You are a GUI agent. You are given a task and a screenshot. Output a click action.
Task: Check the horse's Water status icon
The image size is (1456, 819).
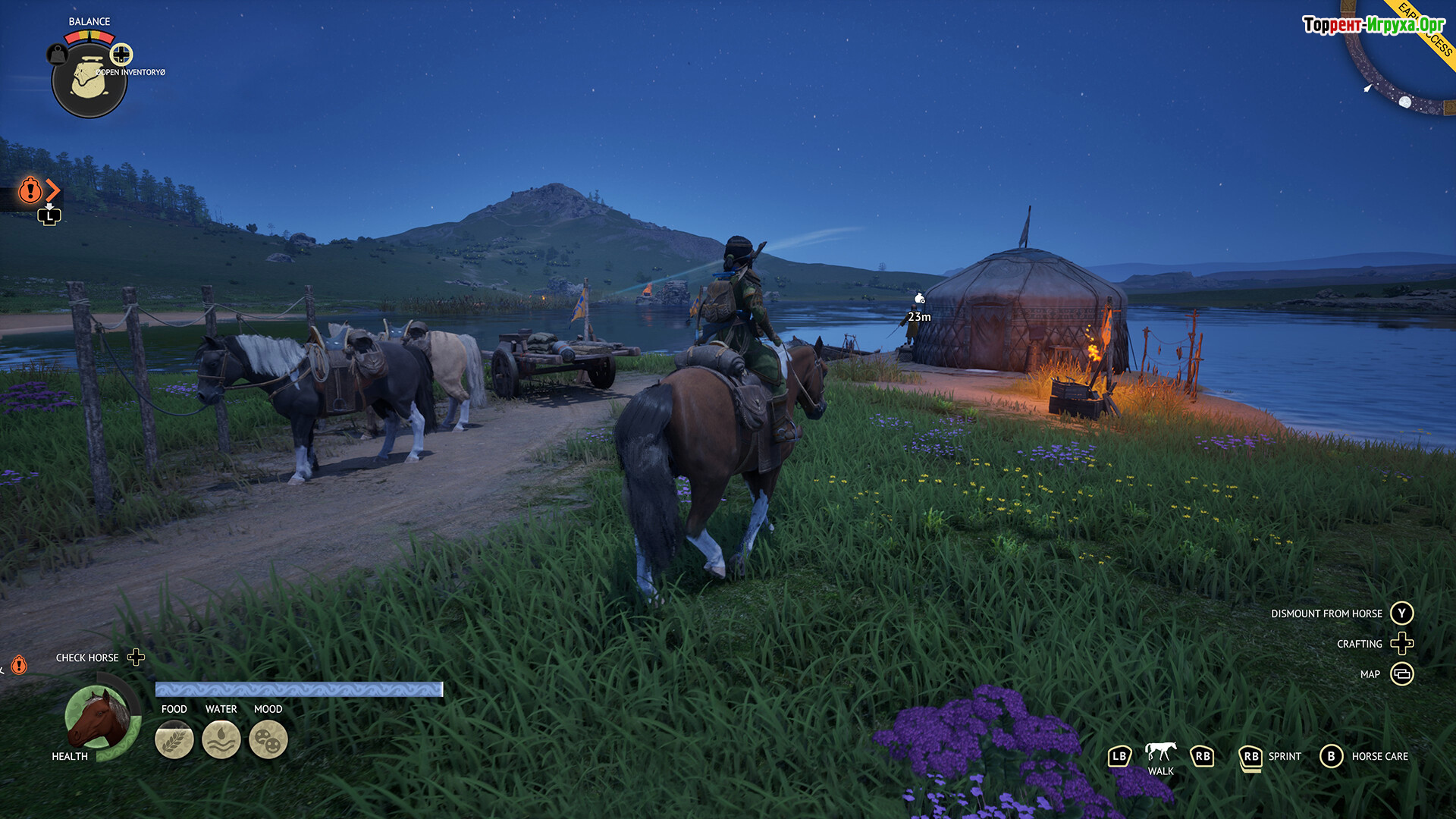pyautogui.click(x=221, y=739)
